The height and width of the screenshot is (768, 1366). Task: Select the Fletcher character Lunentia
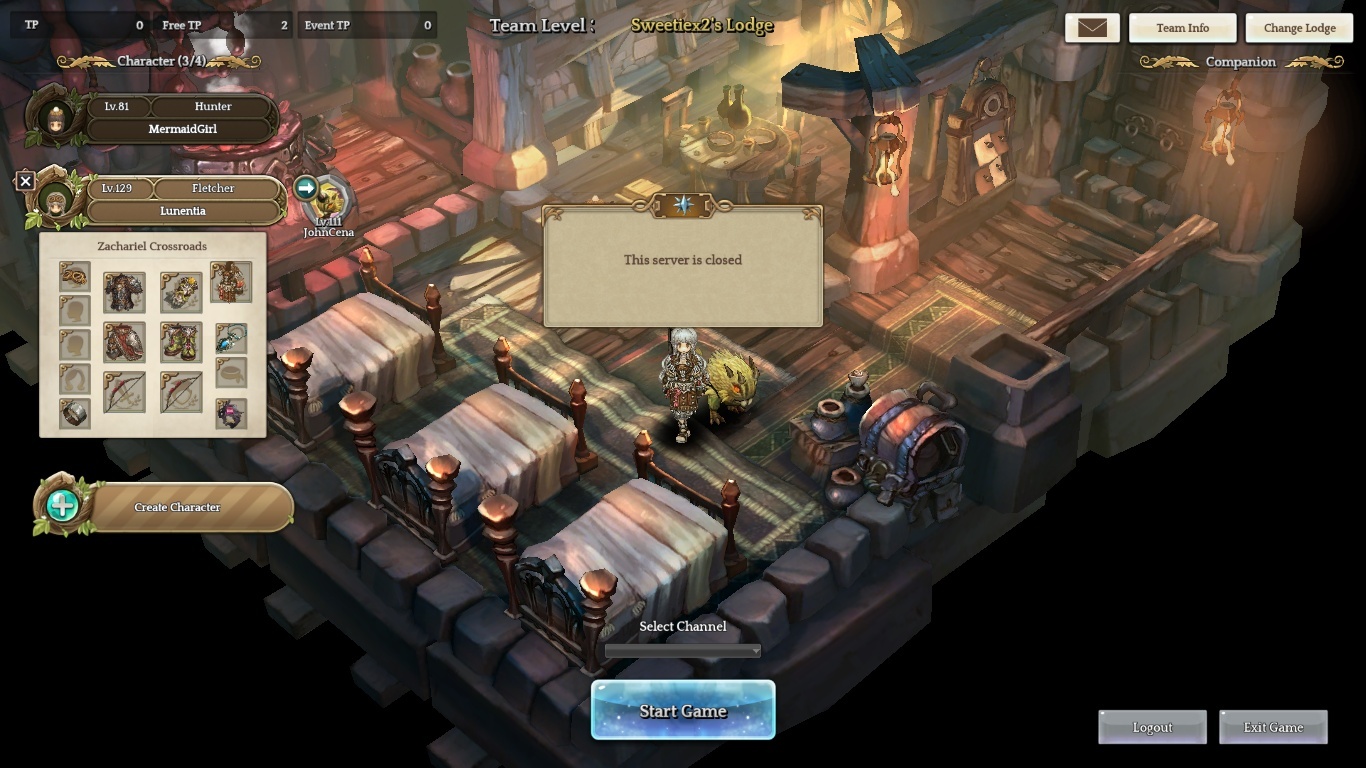click(x=182, y=211)
